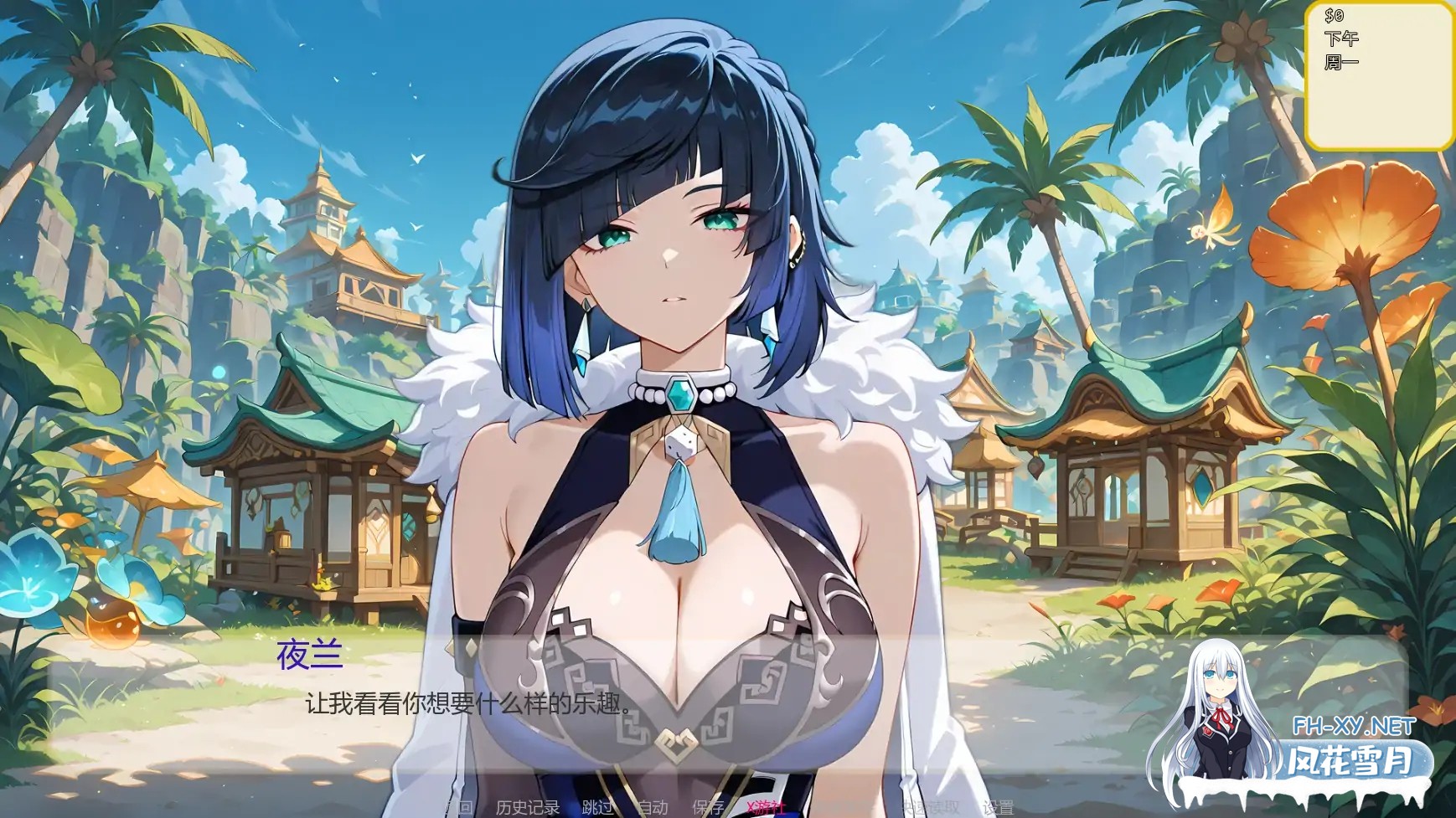Click 快速读取 to quick load
The width and height of the screenshot is (1456, 818).
(928, 808)
